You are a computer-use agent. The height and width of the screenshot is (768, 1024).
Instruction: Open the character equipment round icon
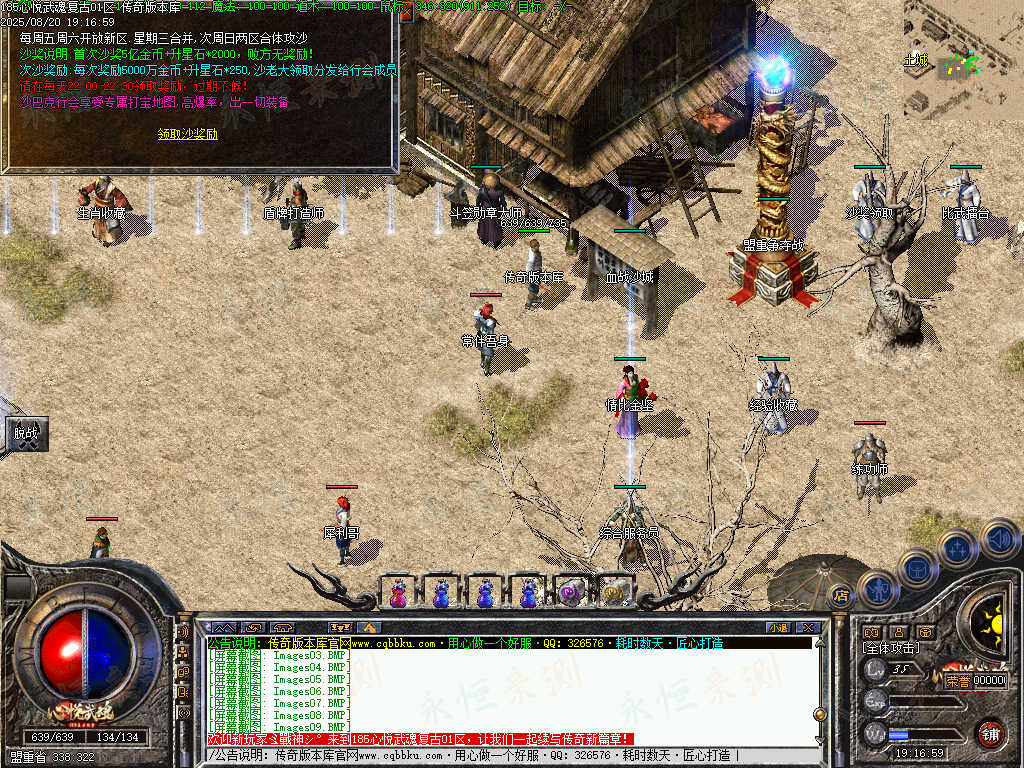coord(879,589)
